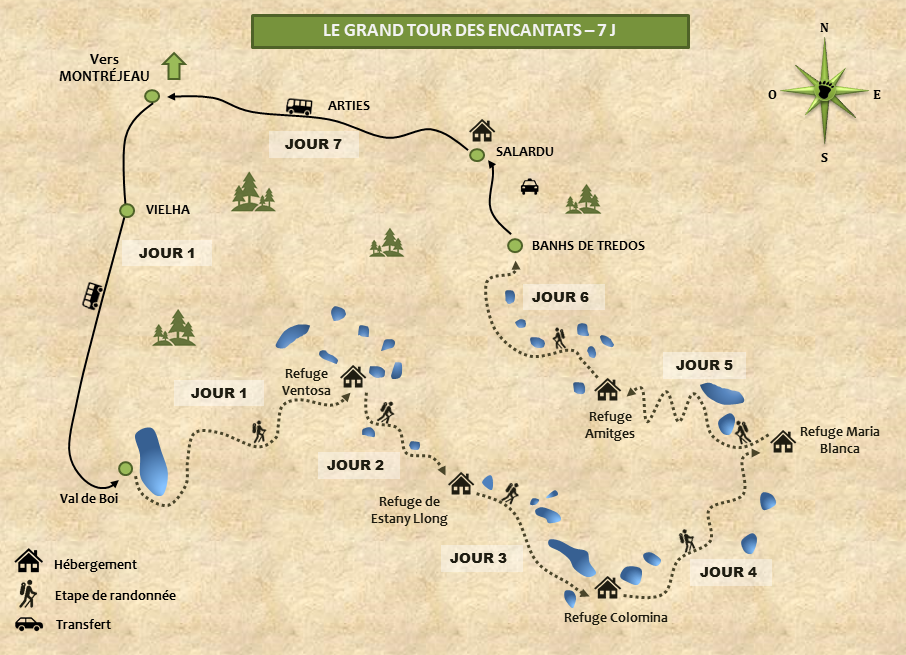The height and width of the screenshot is (655, 906).
Task: Click the Refuge de Estany Llong marker
Action: point(461,484)
